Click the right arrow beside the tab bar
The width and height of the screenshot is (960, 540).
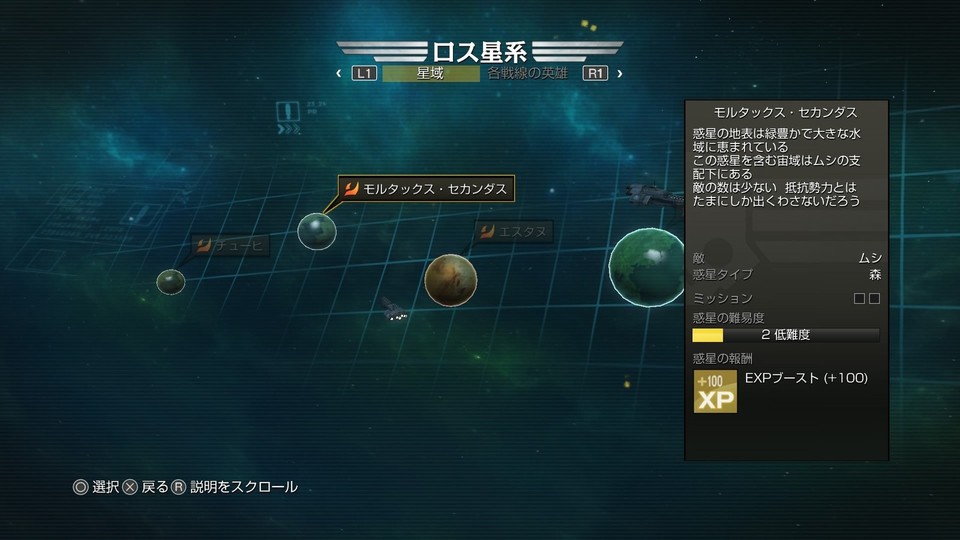[620, 73]
